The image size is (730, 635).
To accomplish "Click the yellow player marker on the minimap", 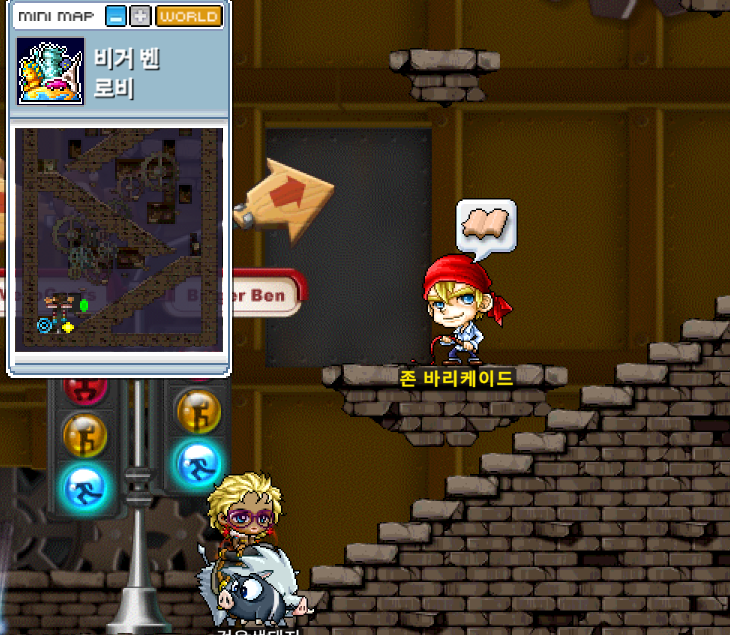I will 68,327.
